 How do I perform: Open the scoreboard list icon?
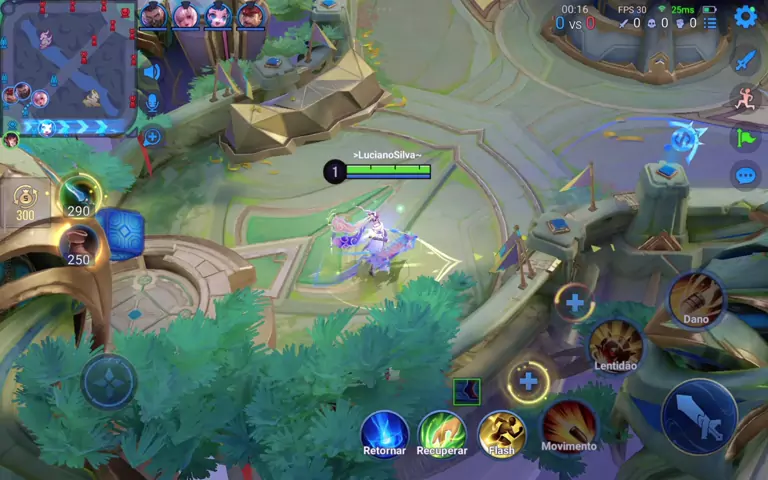[709, 22]
